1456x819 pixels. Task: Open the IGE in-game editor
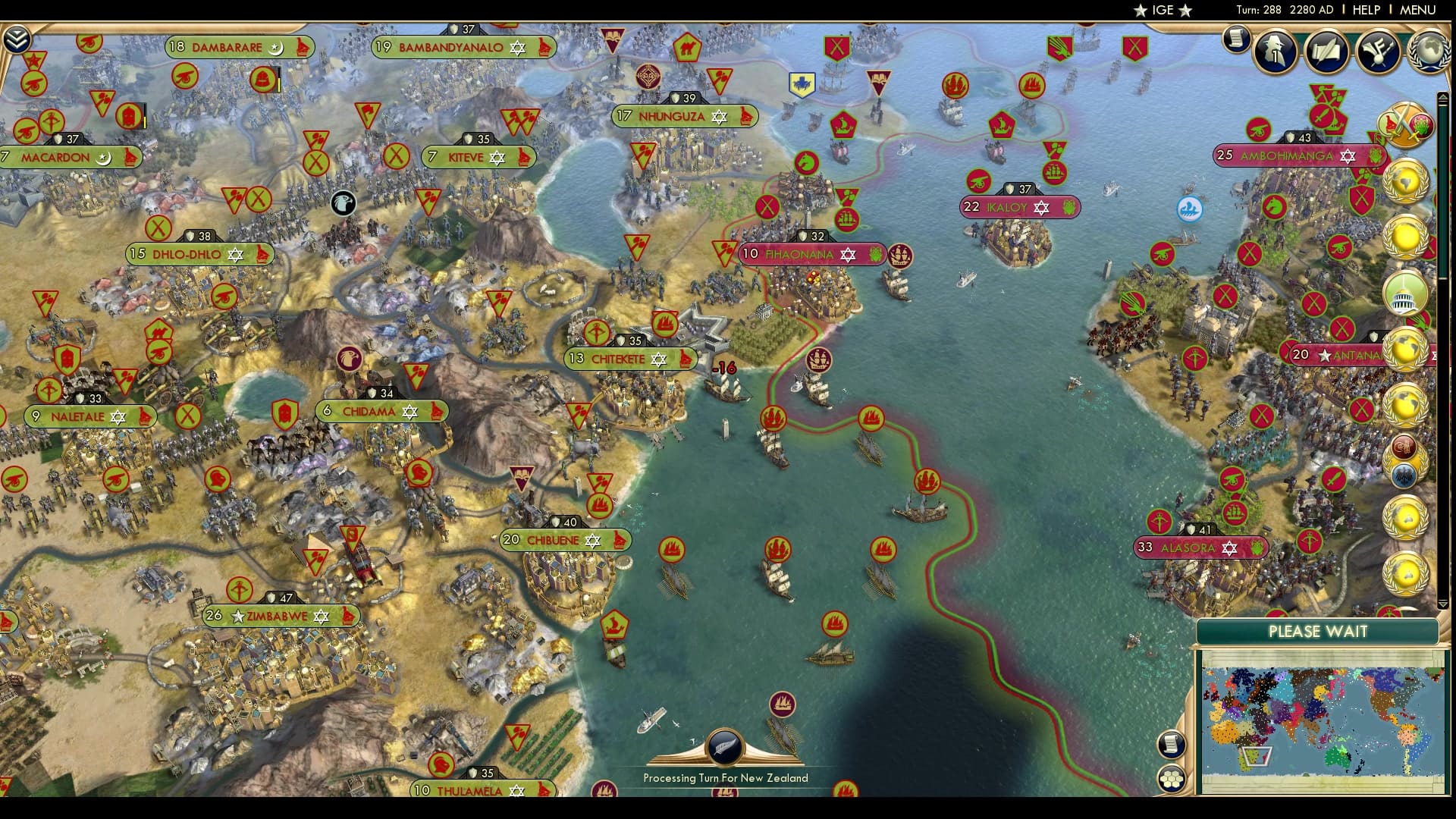pos(1163,10)
